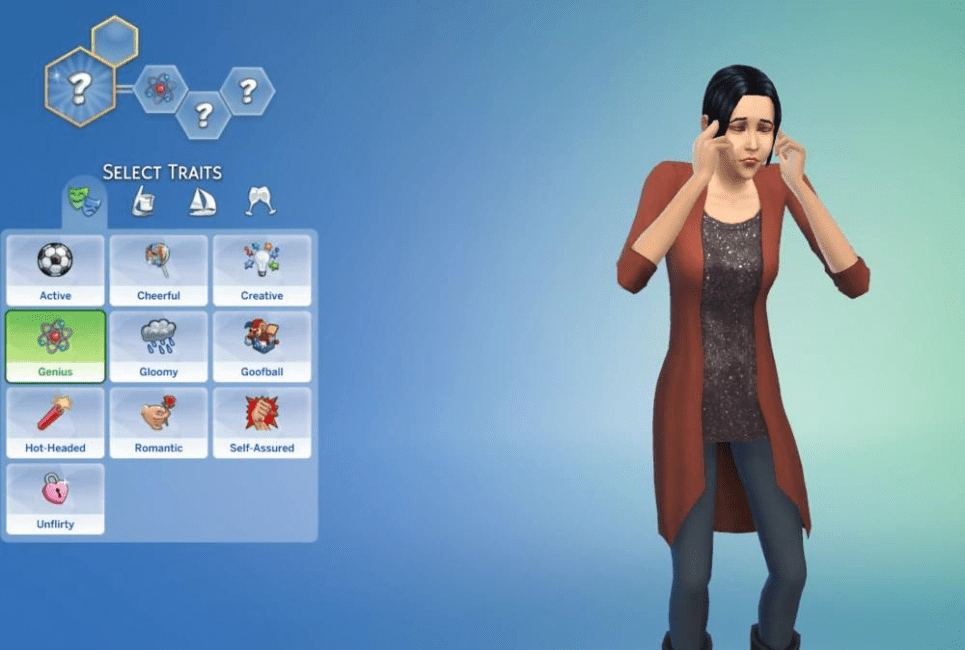Image resolution: width=965 pixels, height=650 pixels.
Task: Select the Gloomy trait
Action: click(x=159, y=346)
